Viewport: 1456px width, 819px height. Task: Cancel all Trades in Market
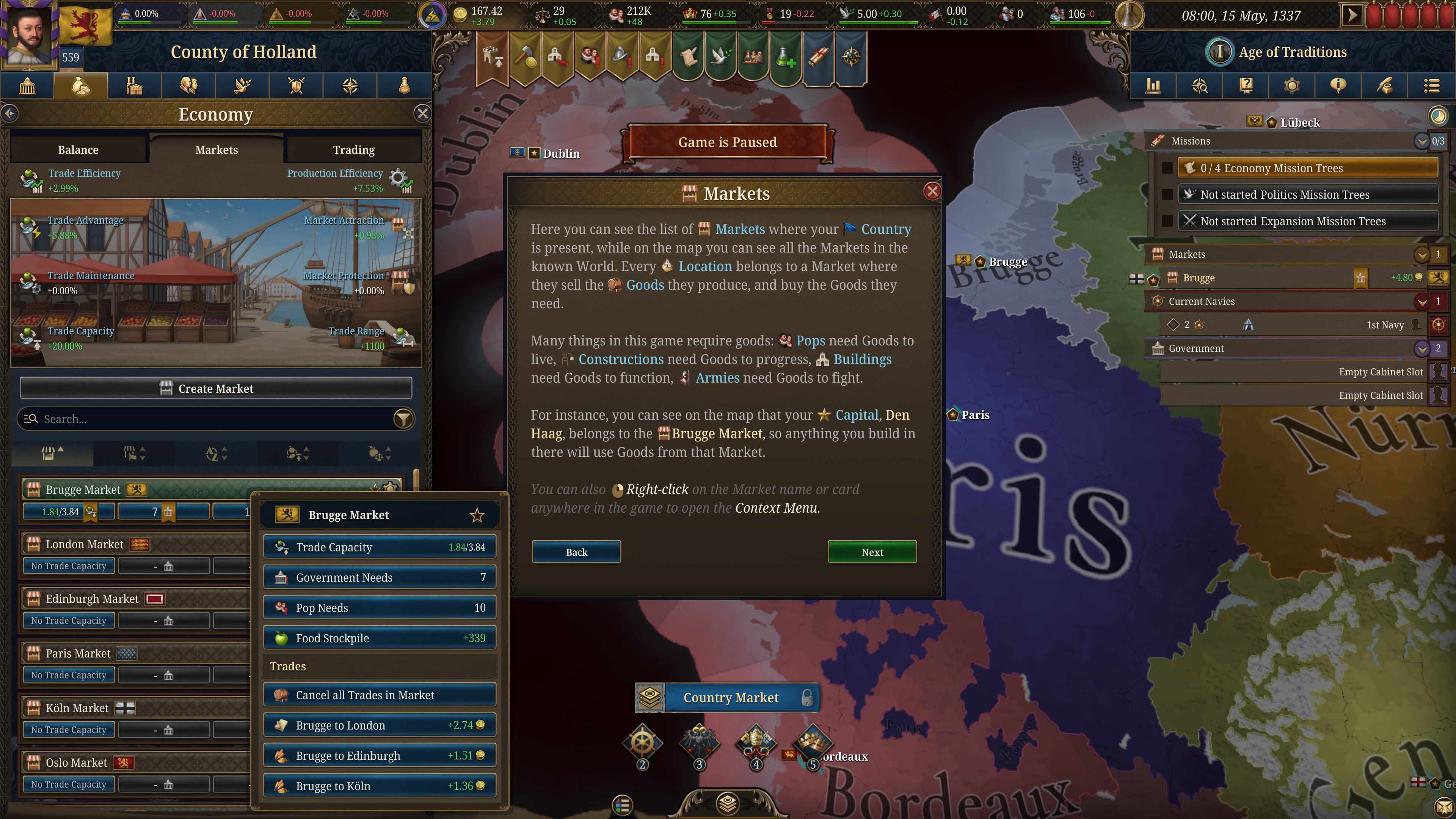pyautogui.click(x=379, y=695)
